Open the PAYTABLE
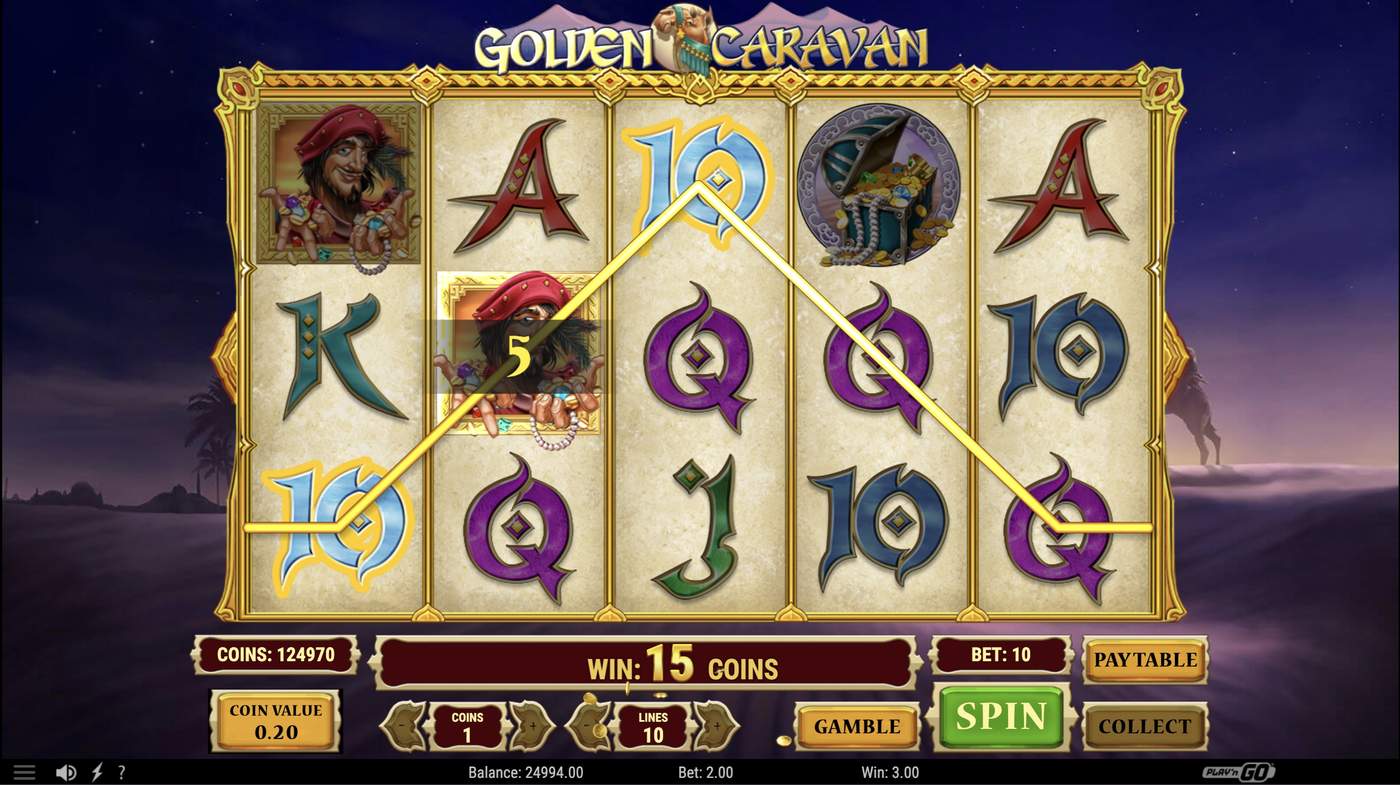1400x785 pixels. 1144,660
